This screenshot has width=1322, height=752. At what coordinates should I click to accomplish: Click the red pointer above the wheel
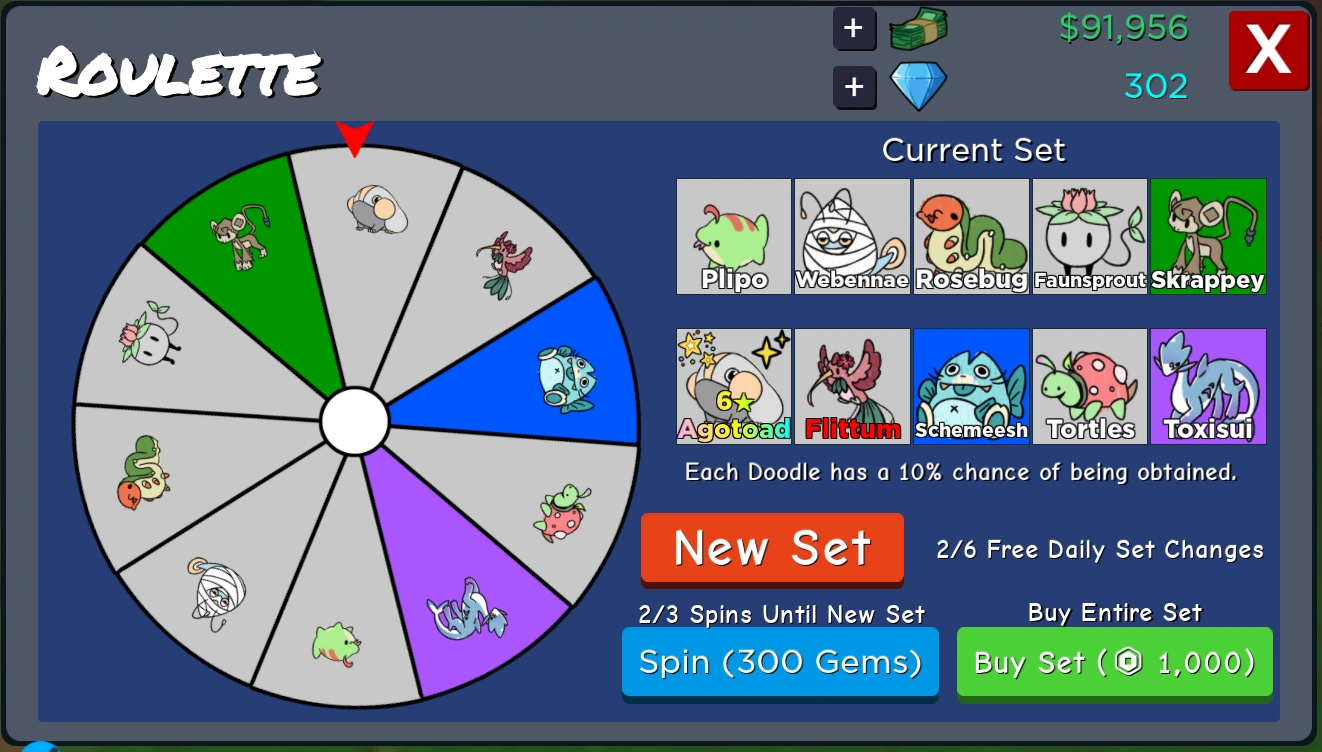[355, 135]
